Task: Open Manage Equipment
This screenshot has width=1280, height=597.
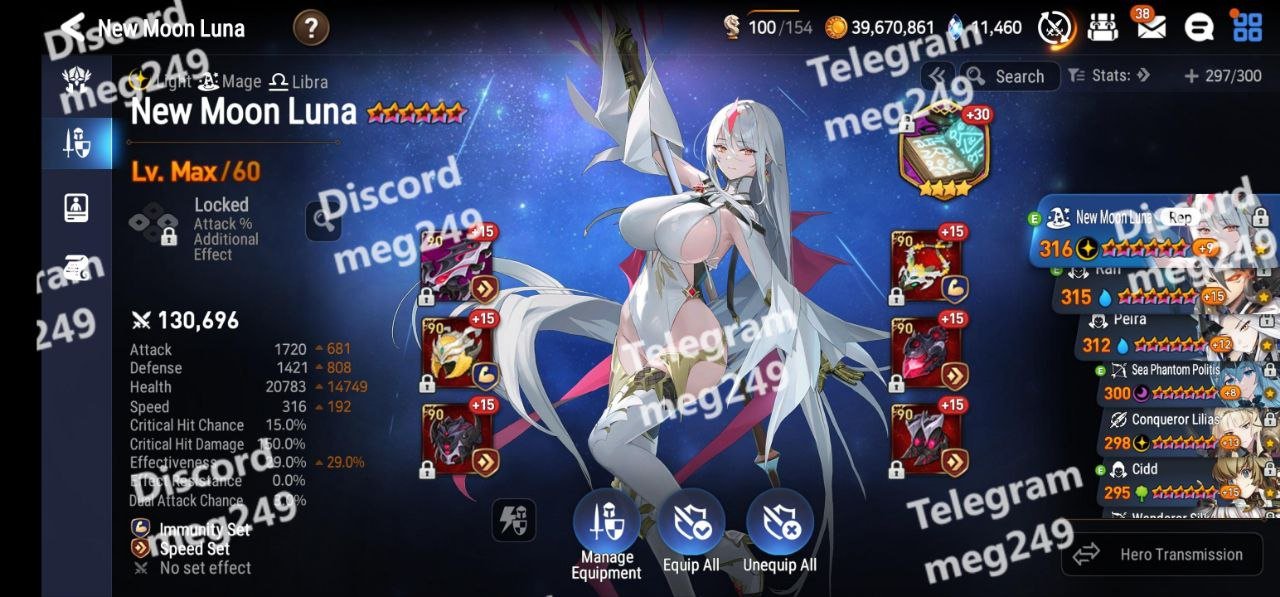Action: pos(606,535)
